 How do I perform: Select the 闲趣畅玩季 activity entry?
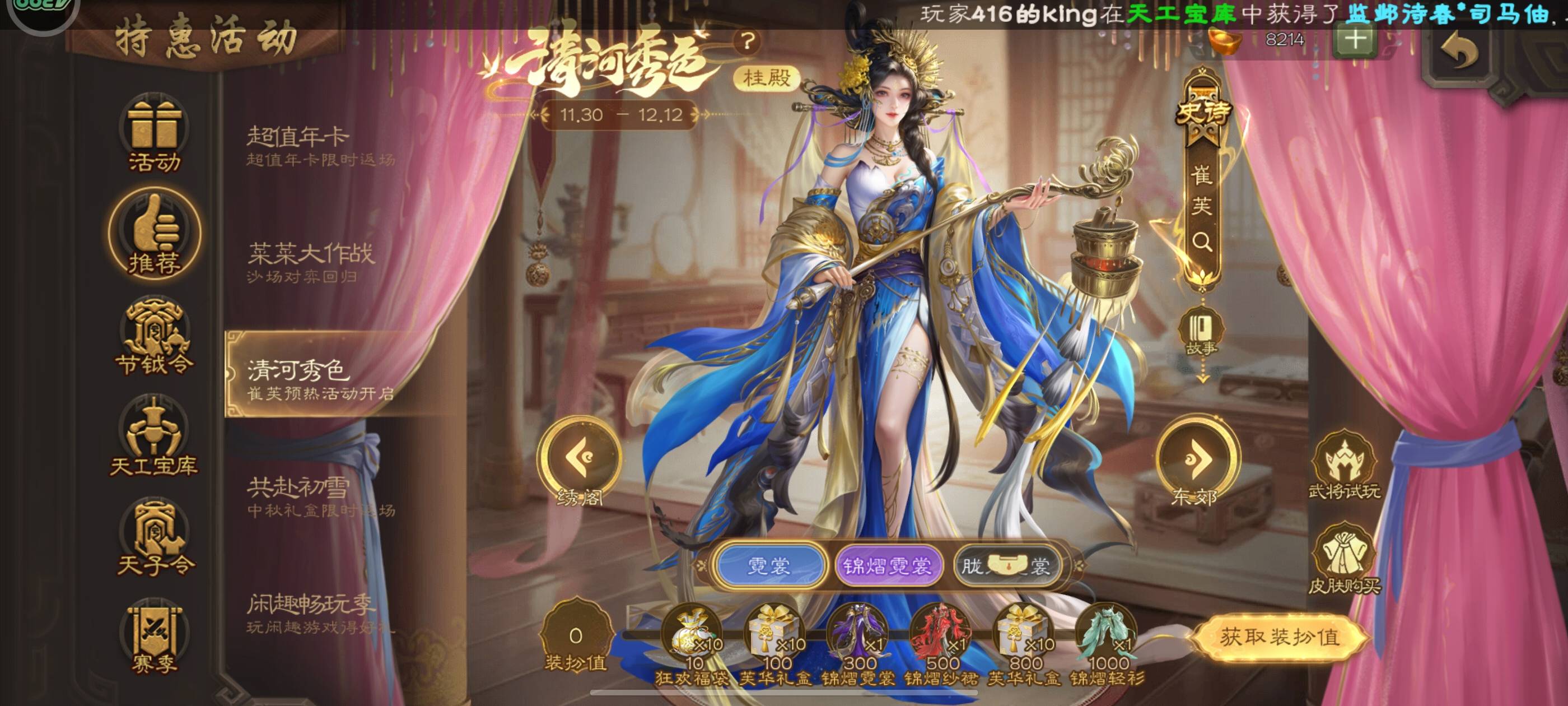click(321, 614)
